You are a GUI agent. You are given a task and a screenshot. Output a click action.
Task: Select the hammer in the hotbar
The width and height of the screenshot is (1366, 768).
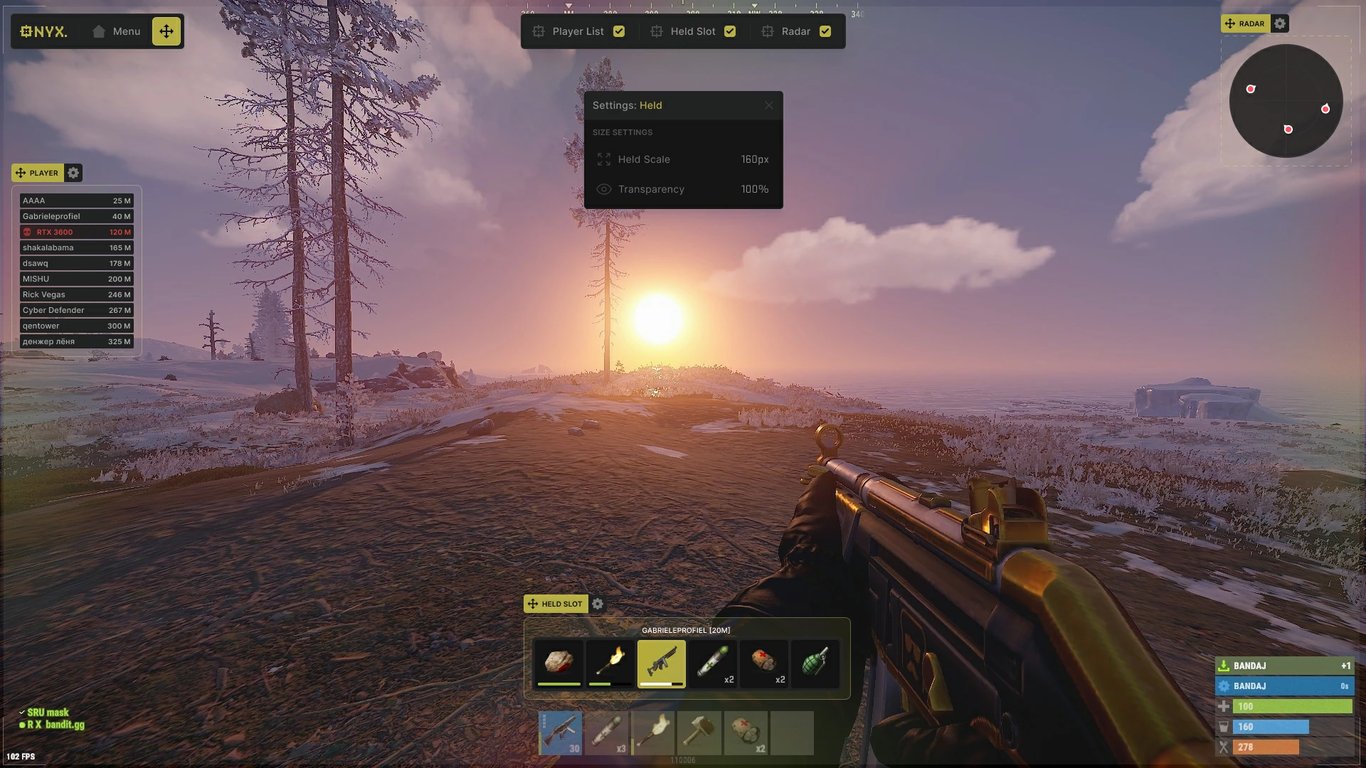tap(699, 733)
